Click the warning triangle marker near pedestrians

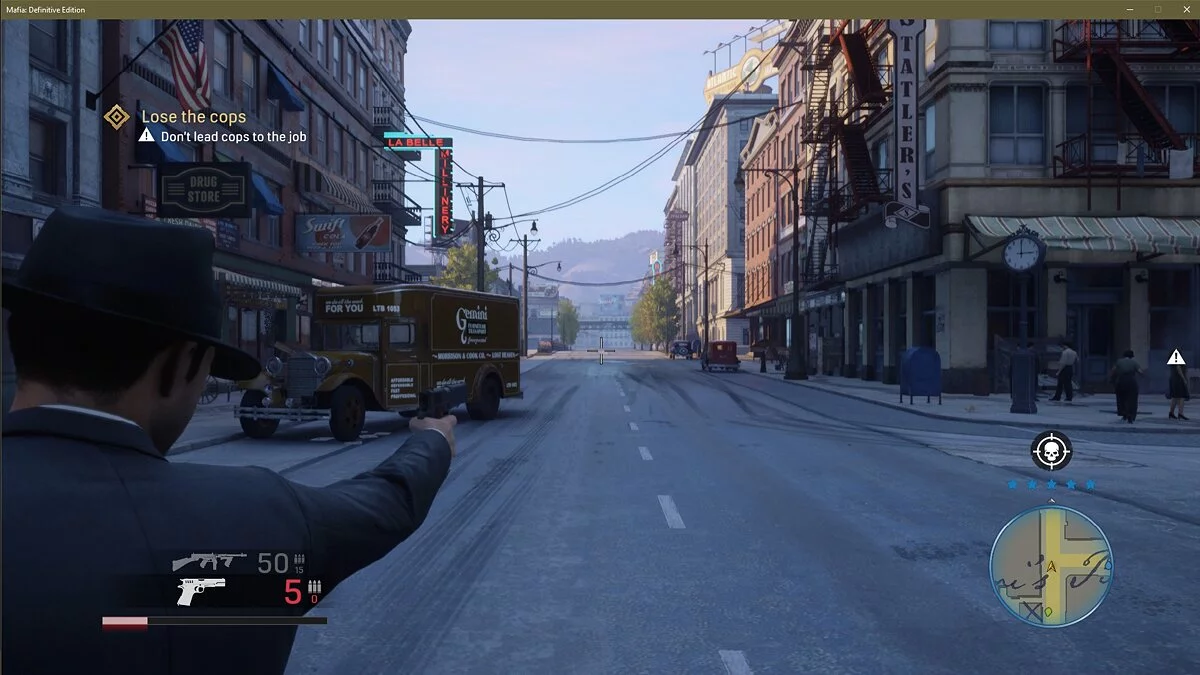pyautogui.click(x=1176, y=357)
